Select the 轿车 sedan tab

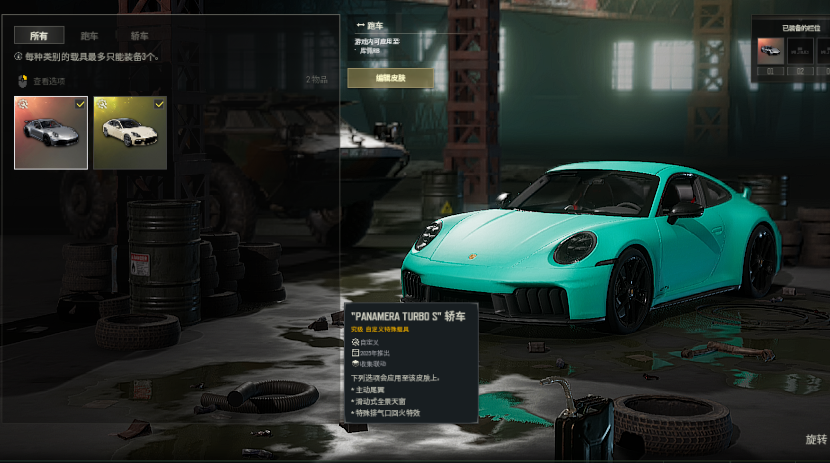[x=139, y=35]
